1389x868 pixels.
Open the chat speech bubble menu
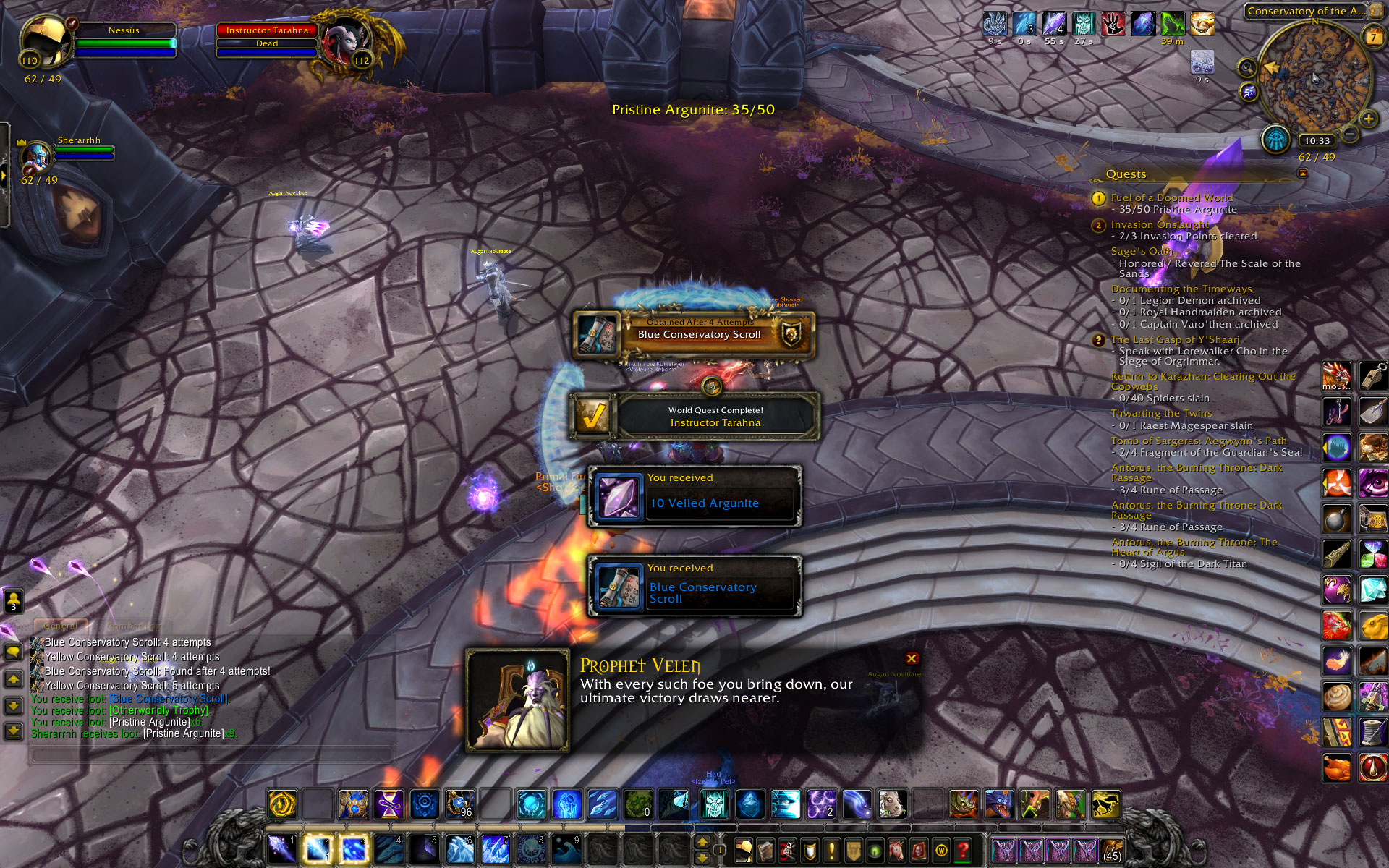[13, 652]
